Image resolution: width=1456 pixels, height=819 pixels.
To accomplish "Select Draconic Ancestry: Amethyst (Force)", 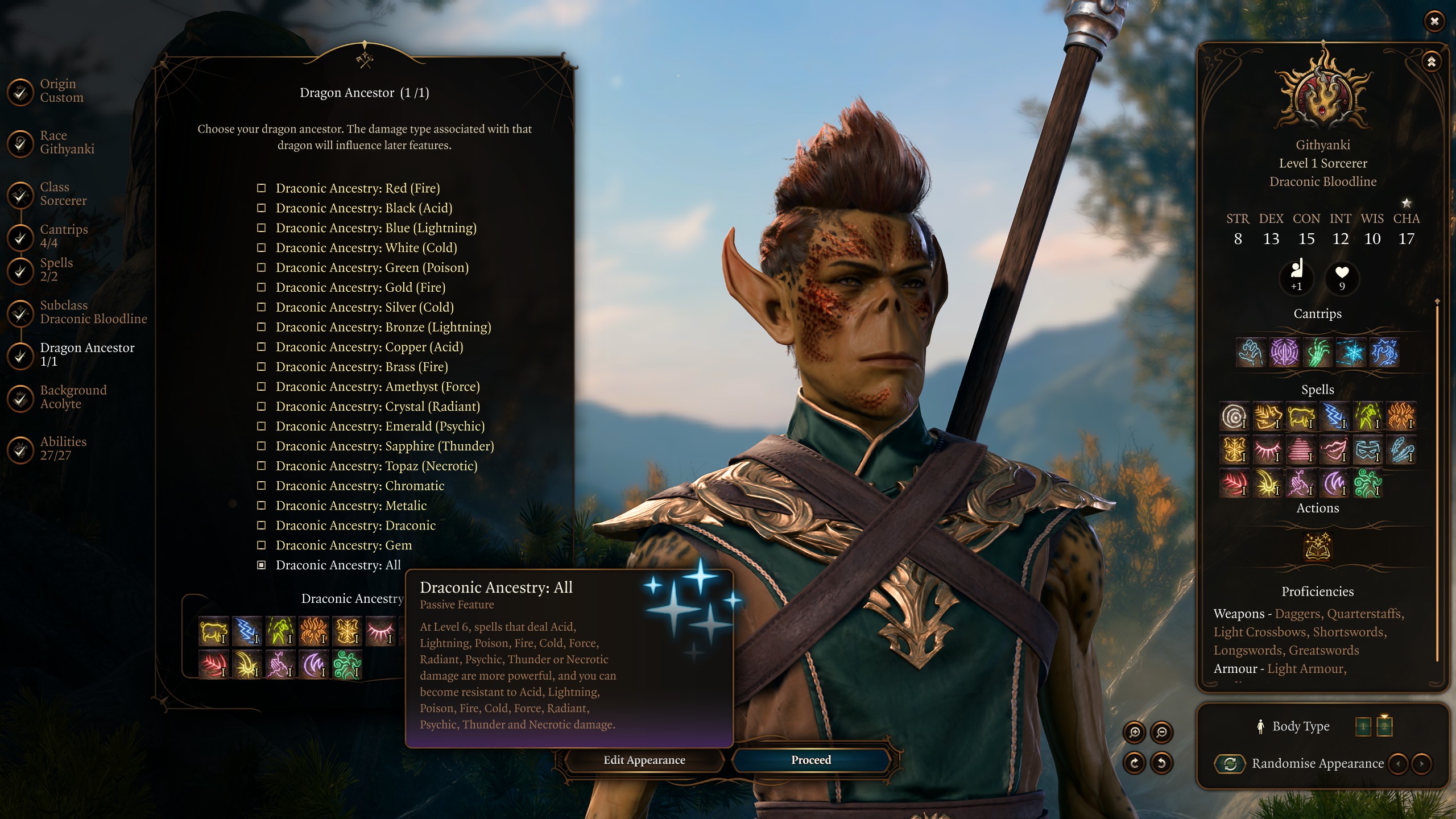I will pyautogui.click(x=377, y=387).
